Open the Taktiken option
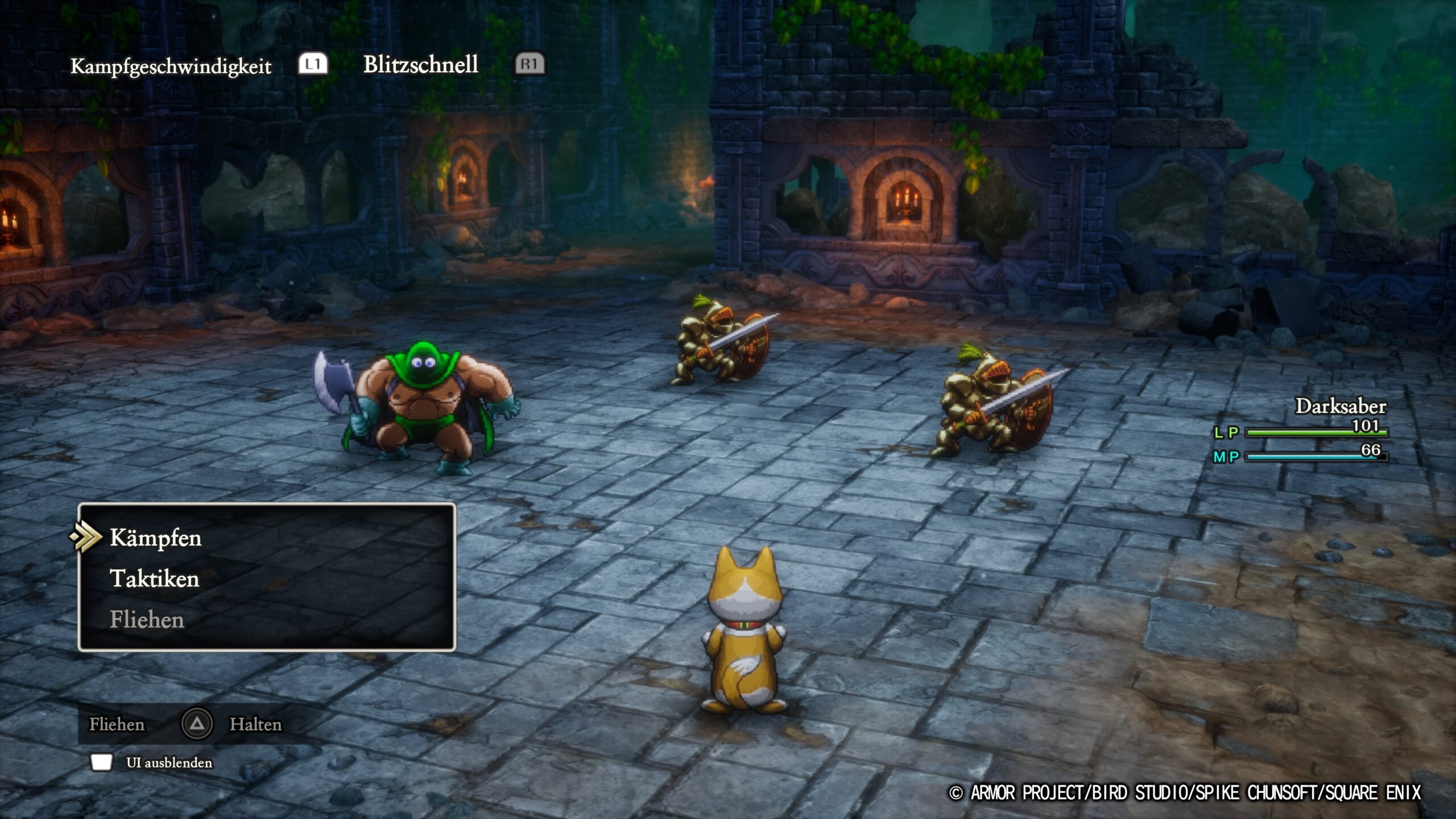The height and width of the screenshot is (819, 1456). point(154,579)
